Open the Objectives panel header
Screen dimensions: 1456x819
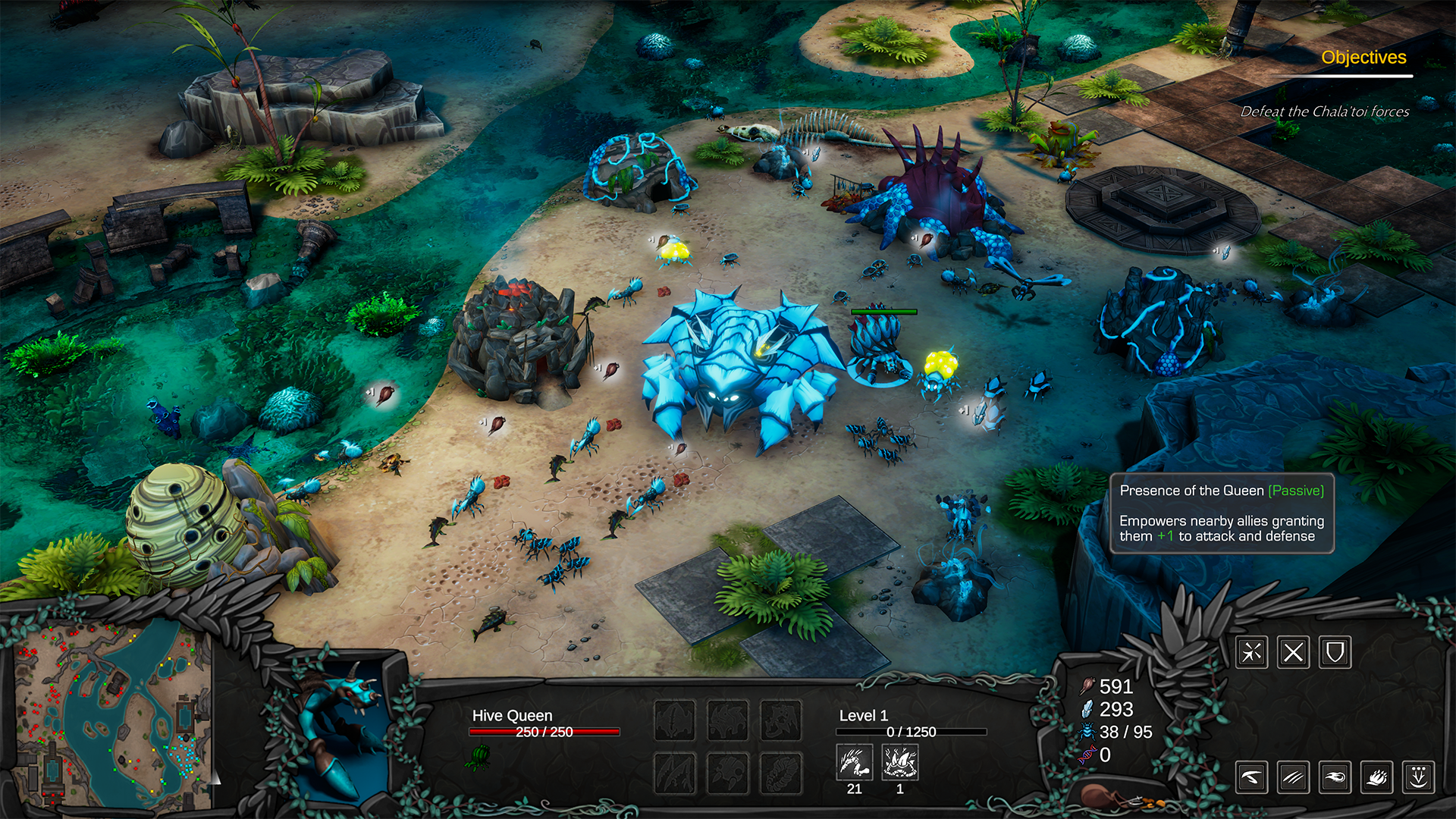tap(1363, 58)
